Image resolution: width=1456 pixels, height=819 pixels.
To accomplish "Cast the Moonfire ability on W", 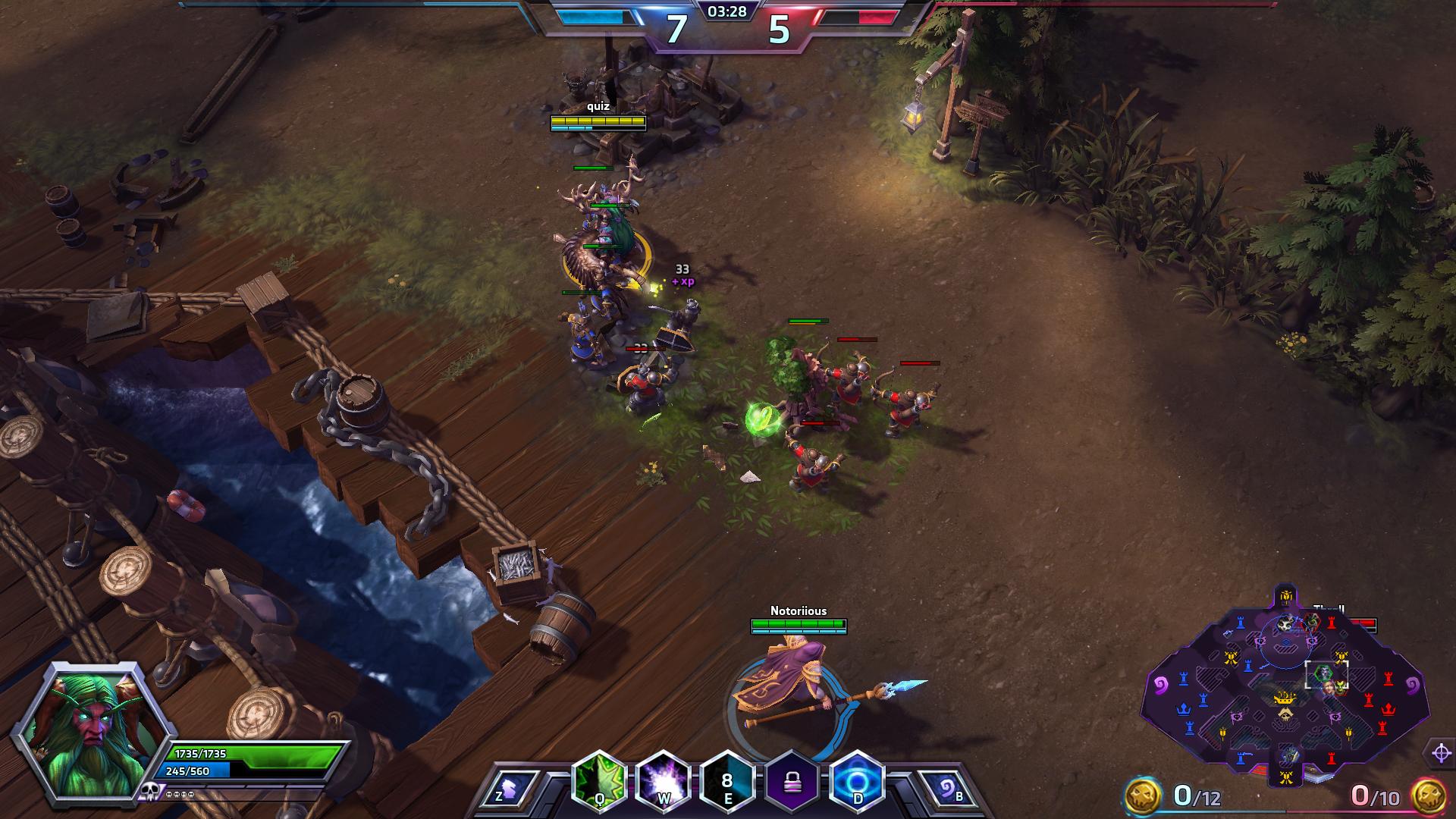I will [x=664, y=780].
